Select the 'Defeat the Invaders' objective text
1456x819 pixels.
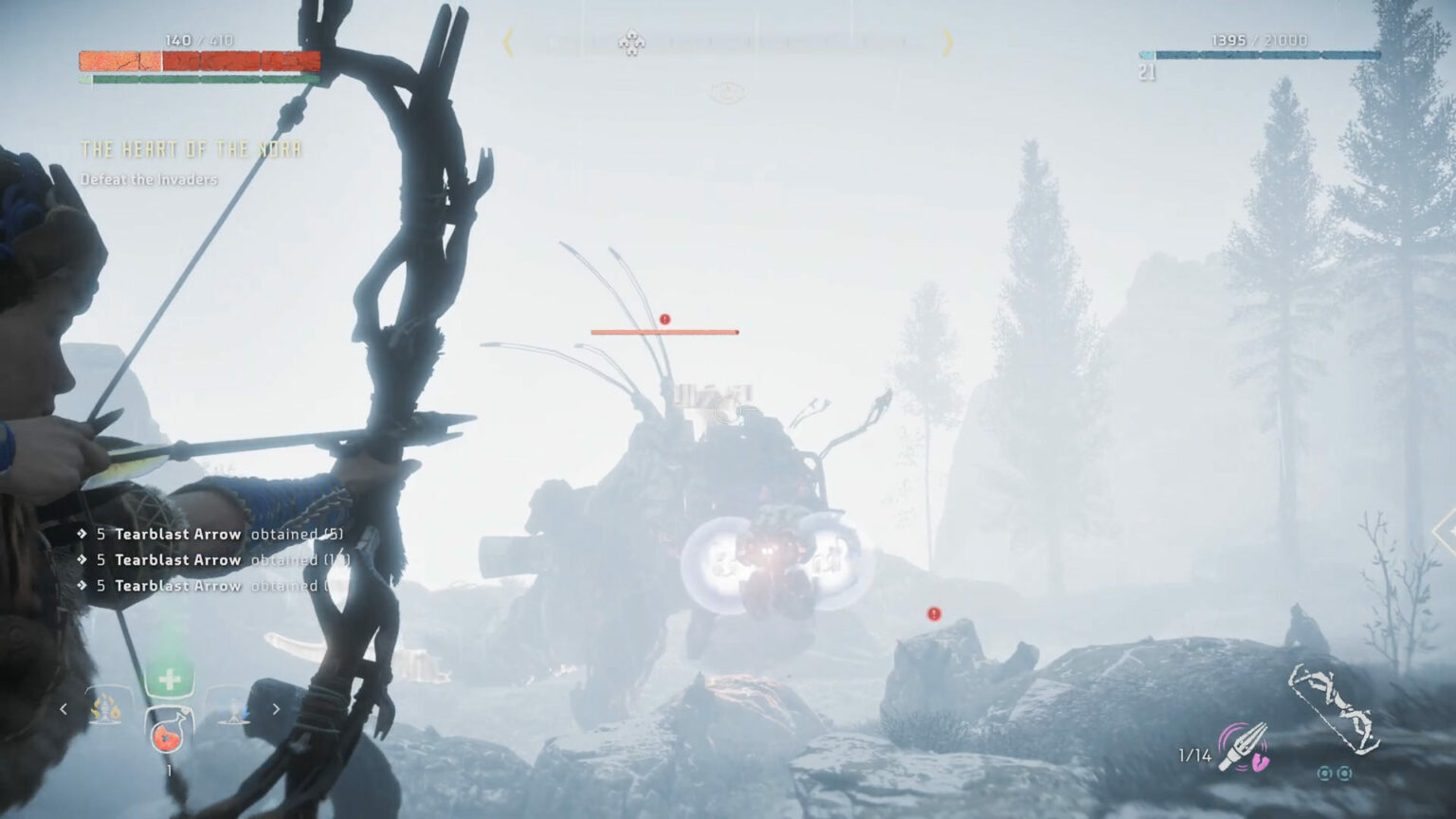coord(148,178)
